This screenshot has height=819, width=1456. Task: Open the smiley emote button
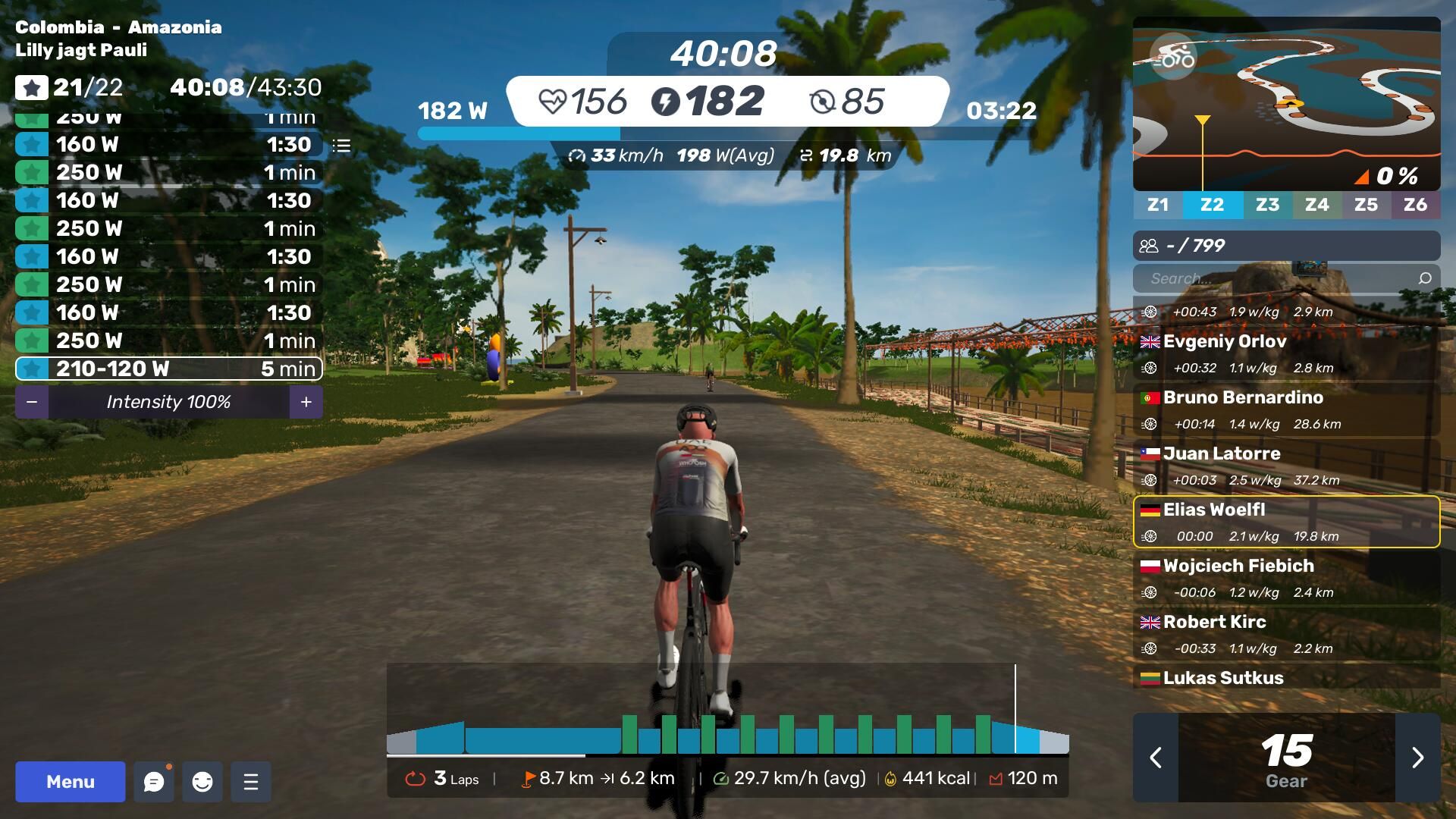(202, 782)
